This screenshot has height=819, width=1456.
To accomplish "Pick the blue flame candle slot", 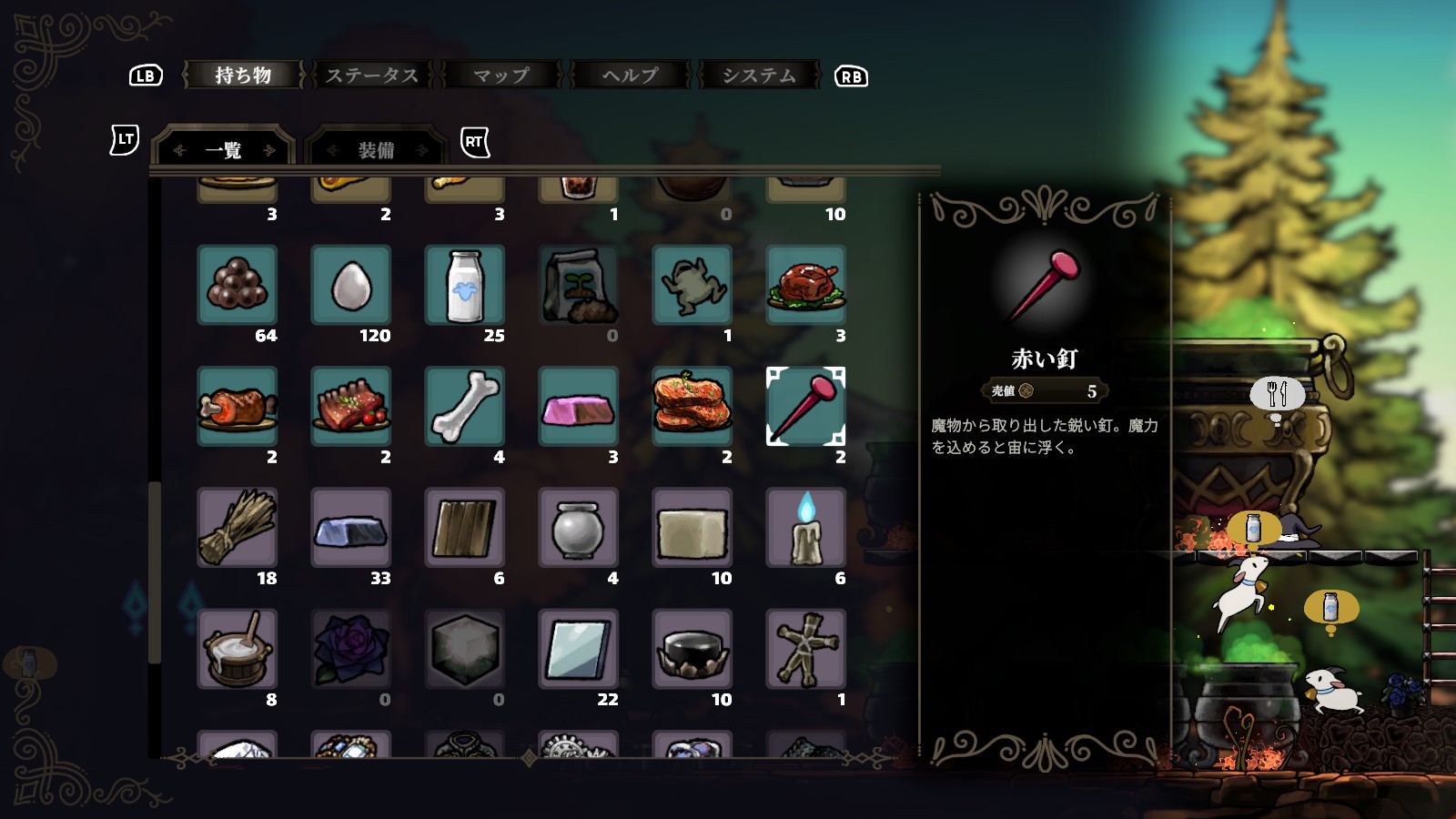I will coord(806,528).
